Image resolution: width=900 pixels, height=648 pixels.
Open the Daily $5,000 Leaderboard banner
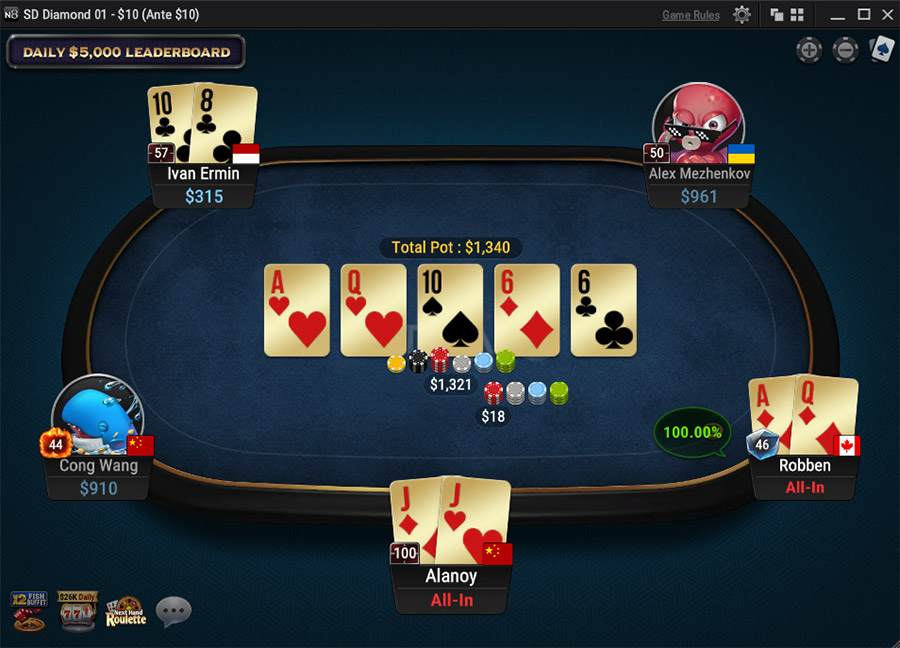pos(126,52)
